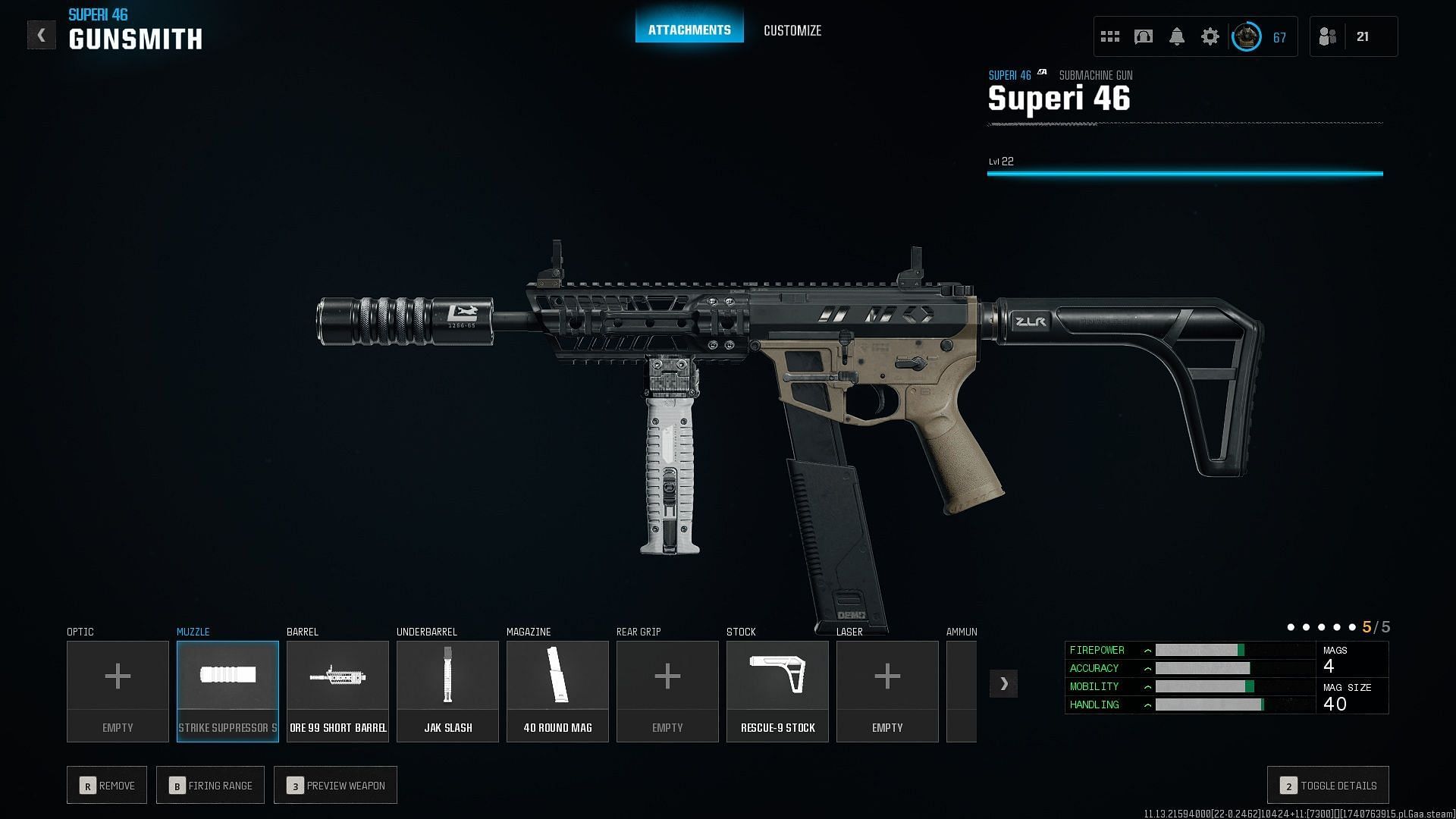Select the empty Laser slot

(x=887, y=691)
